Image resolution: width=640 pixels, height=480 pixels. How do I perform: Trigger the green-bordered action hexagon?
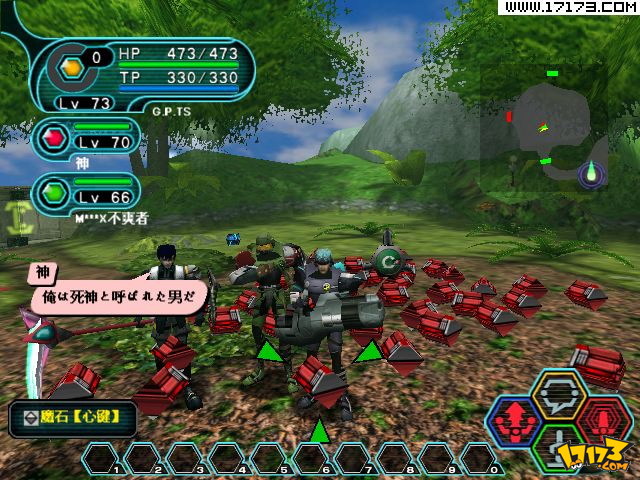tap(560, 447)
